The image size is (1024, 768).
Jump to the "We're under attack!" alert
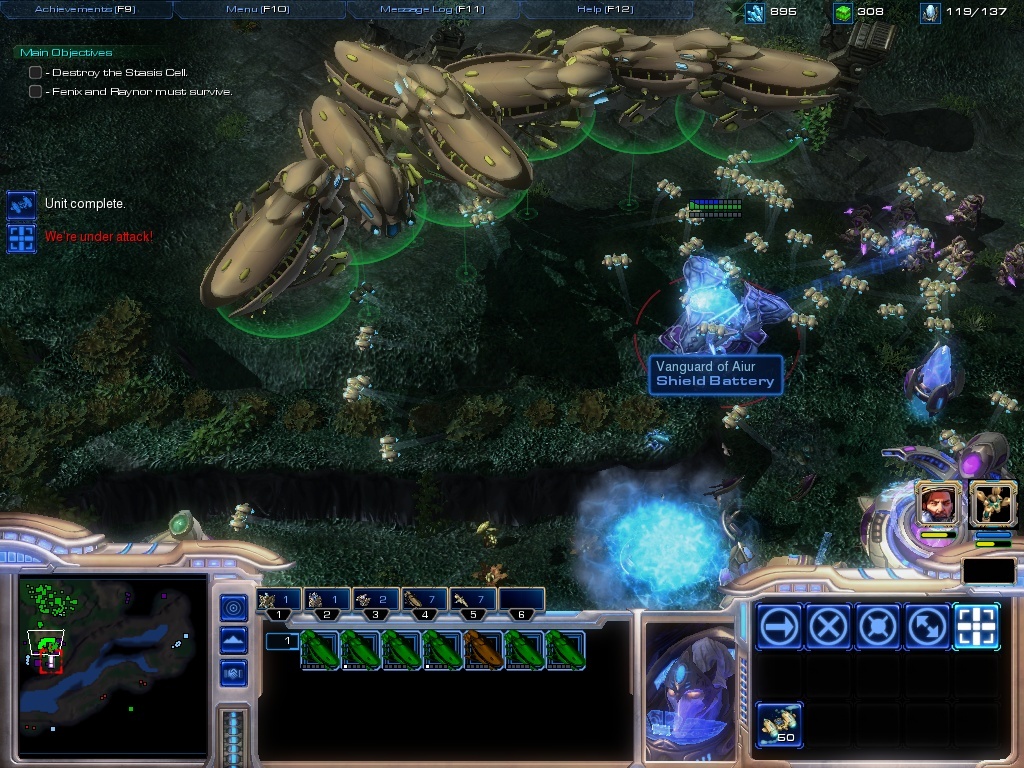click(21, 238)
